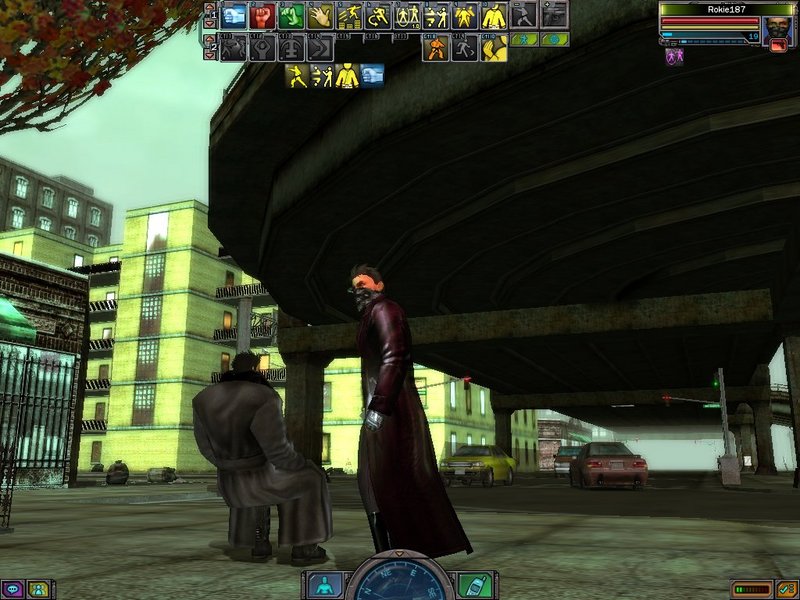
Task: Select the wrench ability in second hotbar row
Action: [x=263, y=48]
